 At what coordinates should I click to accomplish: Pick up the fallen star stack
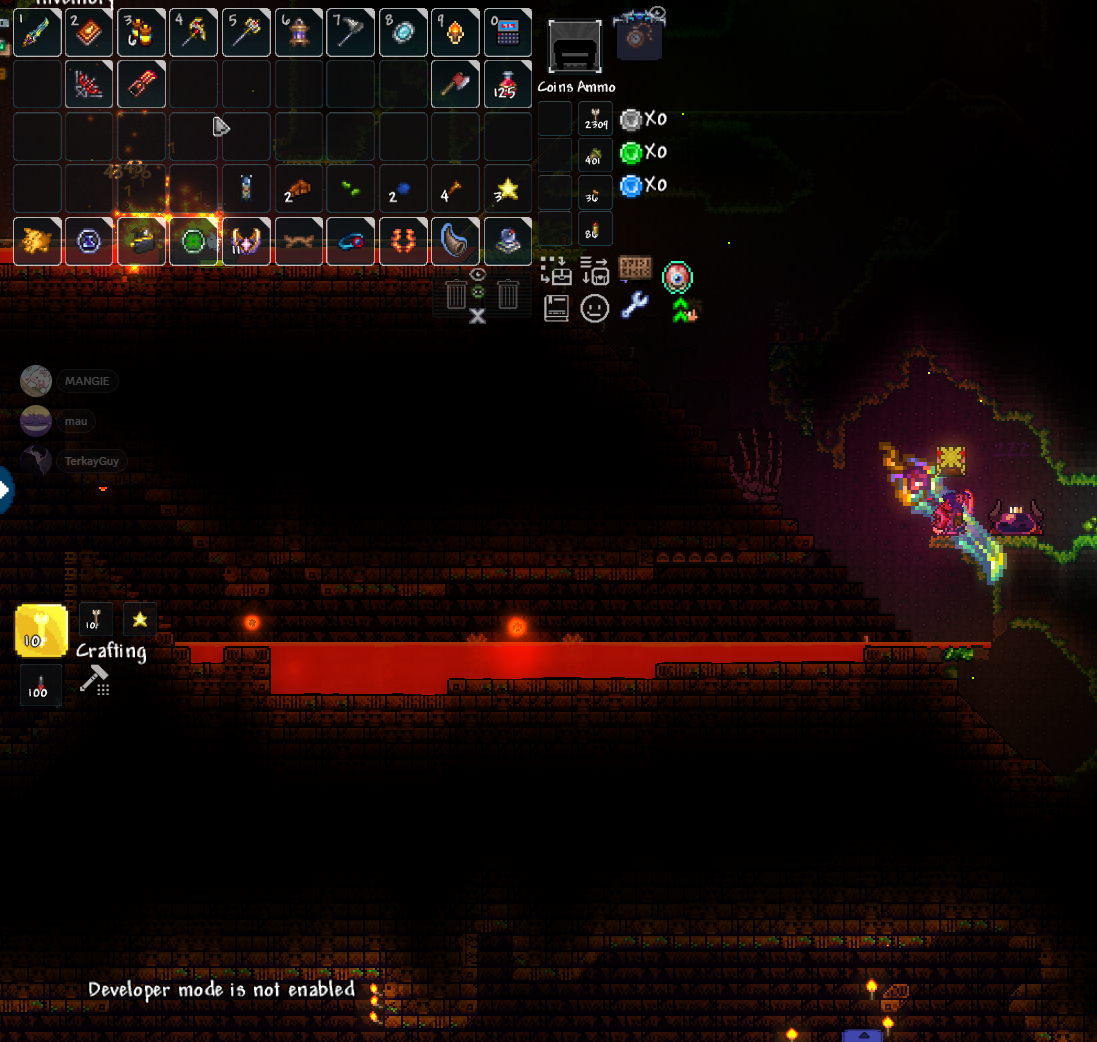click(x=507, y=188)
